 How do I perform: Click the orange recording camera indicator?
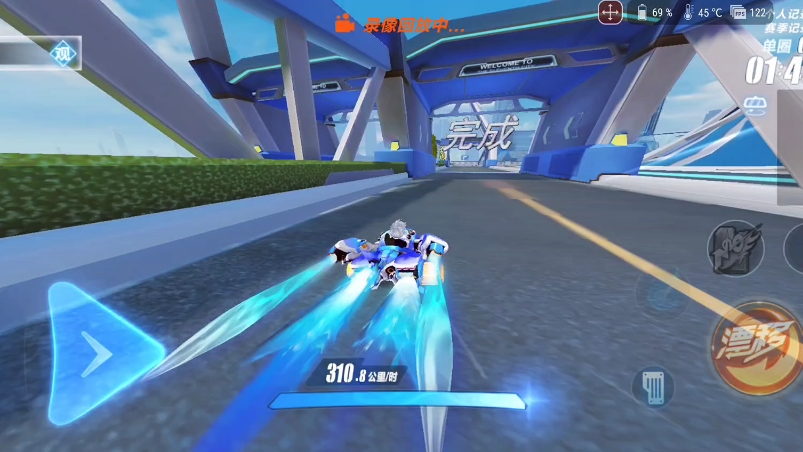[345, 24]
